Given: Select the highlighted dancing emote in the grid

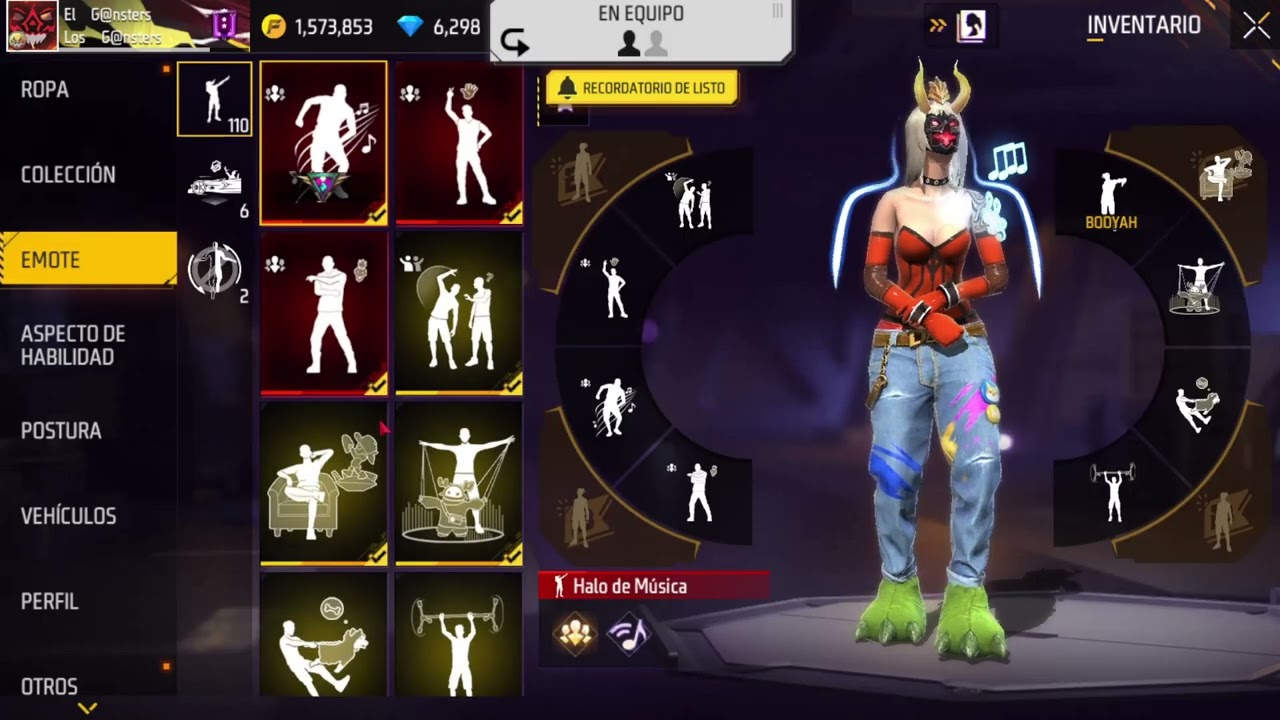Looking at the screenshot, I should click(x=322, y=140).
